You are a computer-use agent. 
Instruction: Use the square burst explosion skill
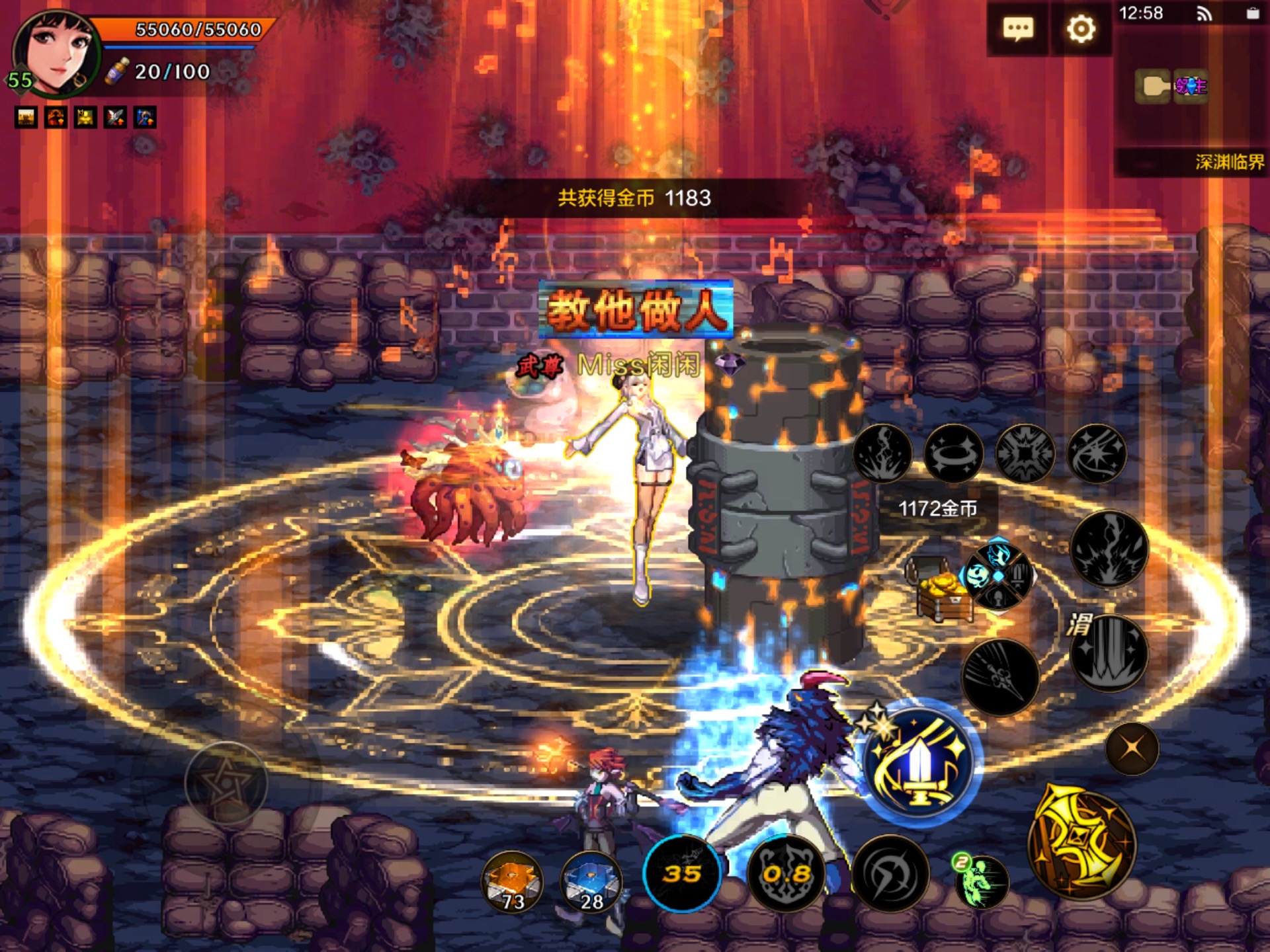(x=1025, y=454)
